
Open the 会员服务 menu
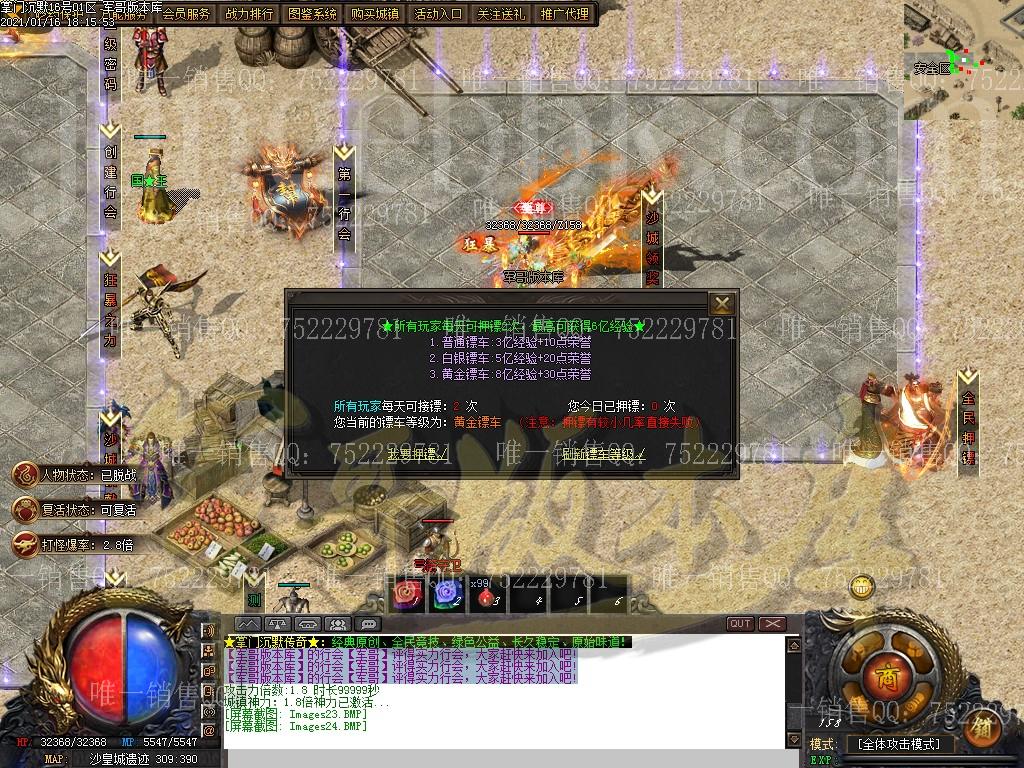click(x=186, y=14)
